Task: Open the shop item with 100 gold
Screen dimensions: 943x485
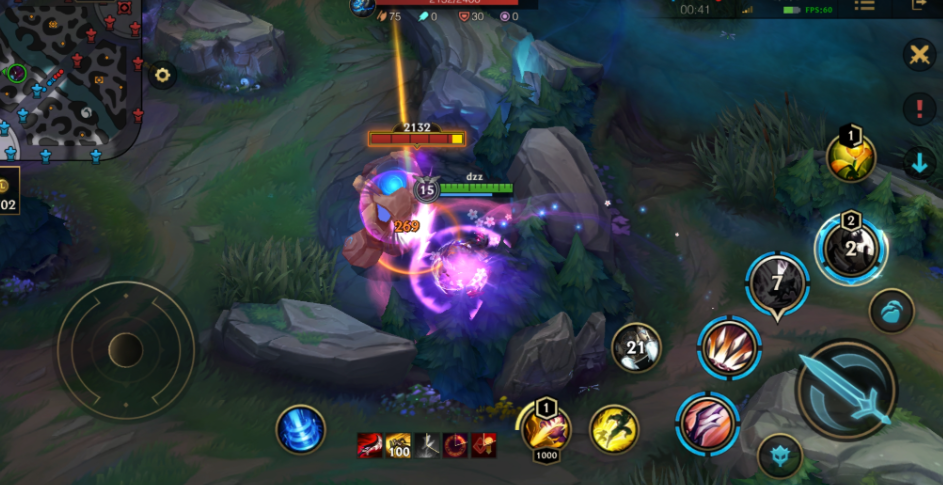Action: point(399,446)
